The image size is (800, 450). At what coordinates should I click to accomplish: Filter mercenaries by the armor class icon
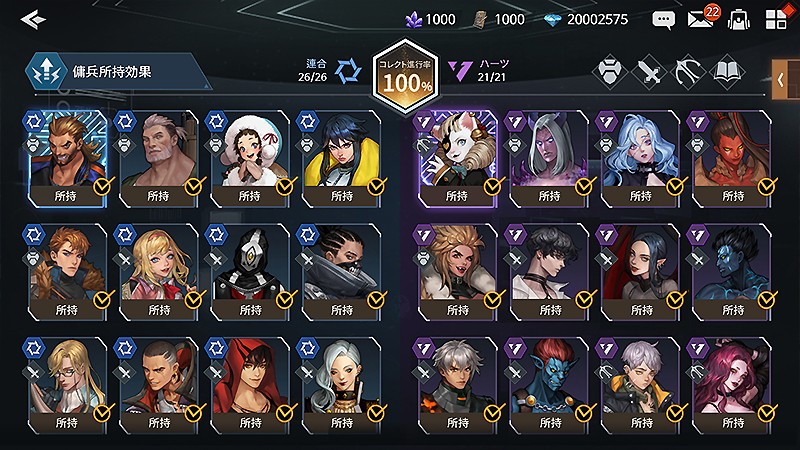click(x=609, y=72)
